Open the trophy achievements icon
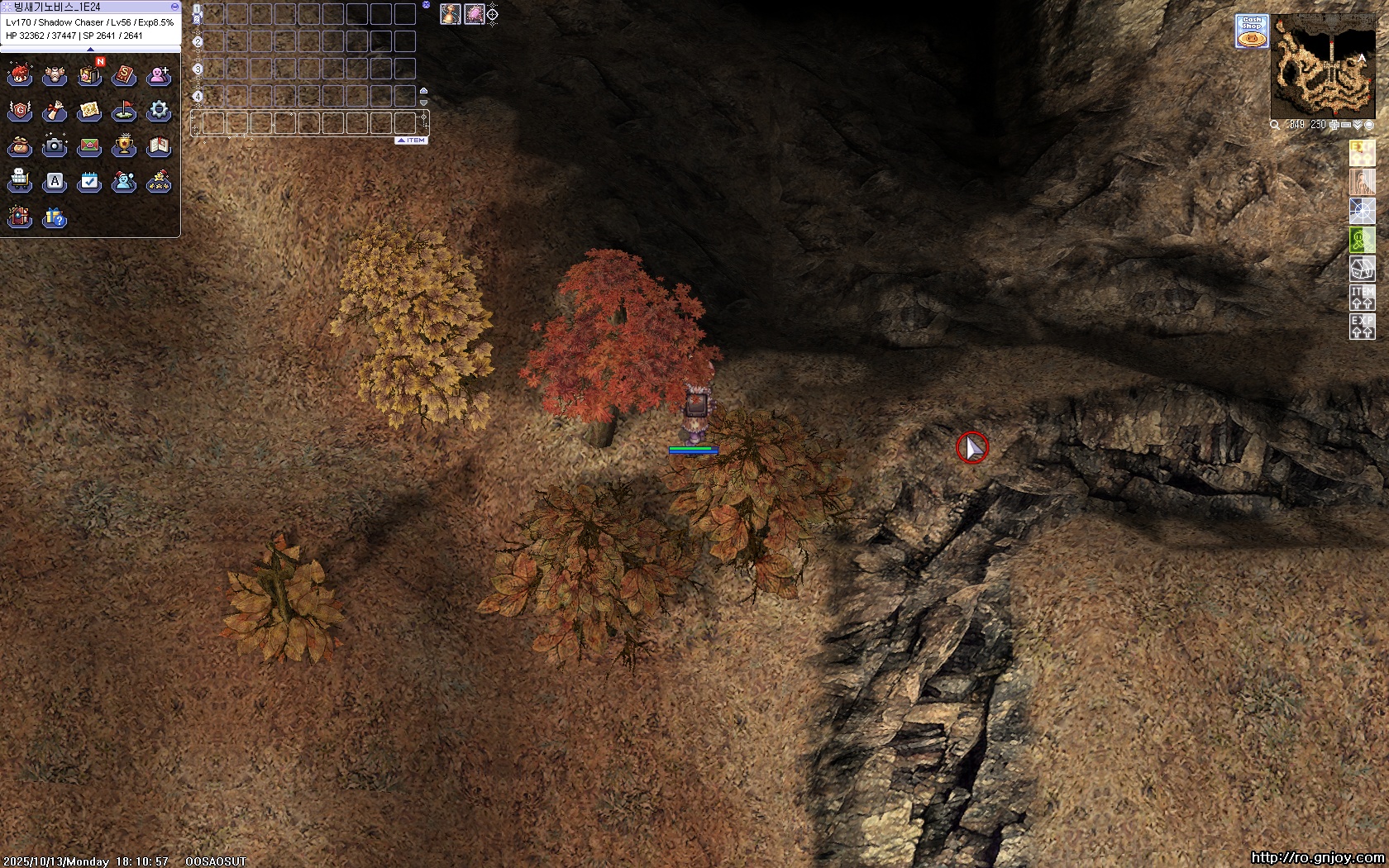1389x868 pixels. click(x=124, y=146)
